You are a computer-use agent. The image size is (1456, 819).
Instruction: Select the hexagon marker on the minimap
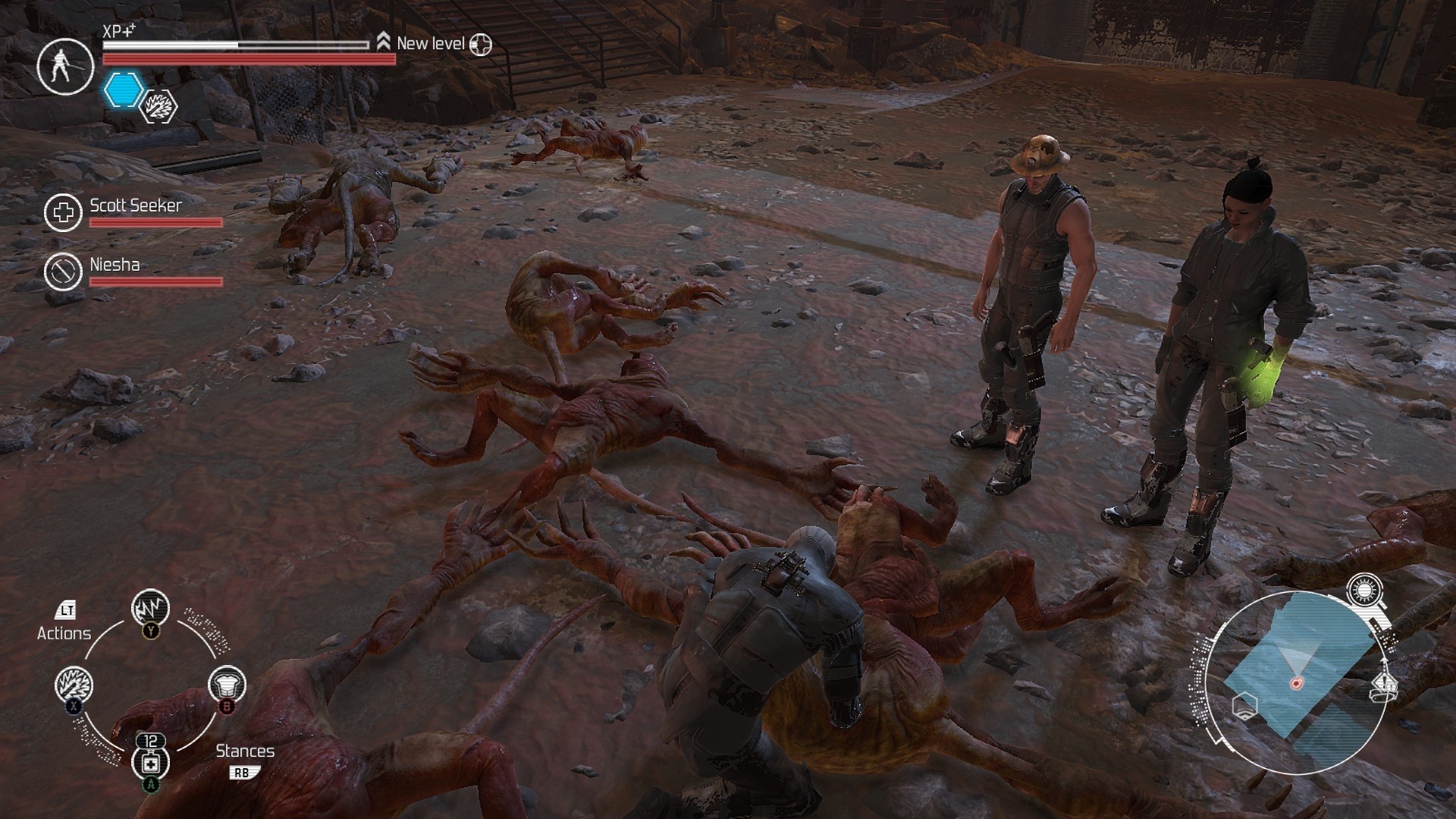1244,707
